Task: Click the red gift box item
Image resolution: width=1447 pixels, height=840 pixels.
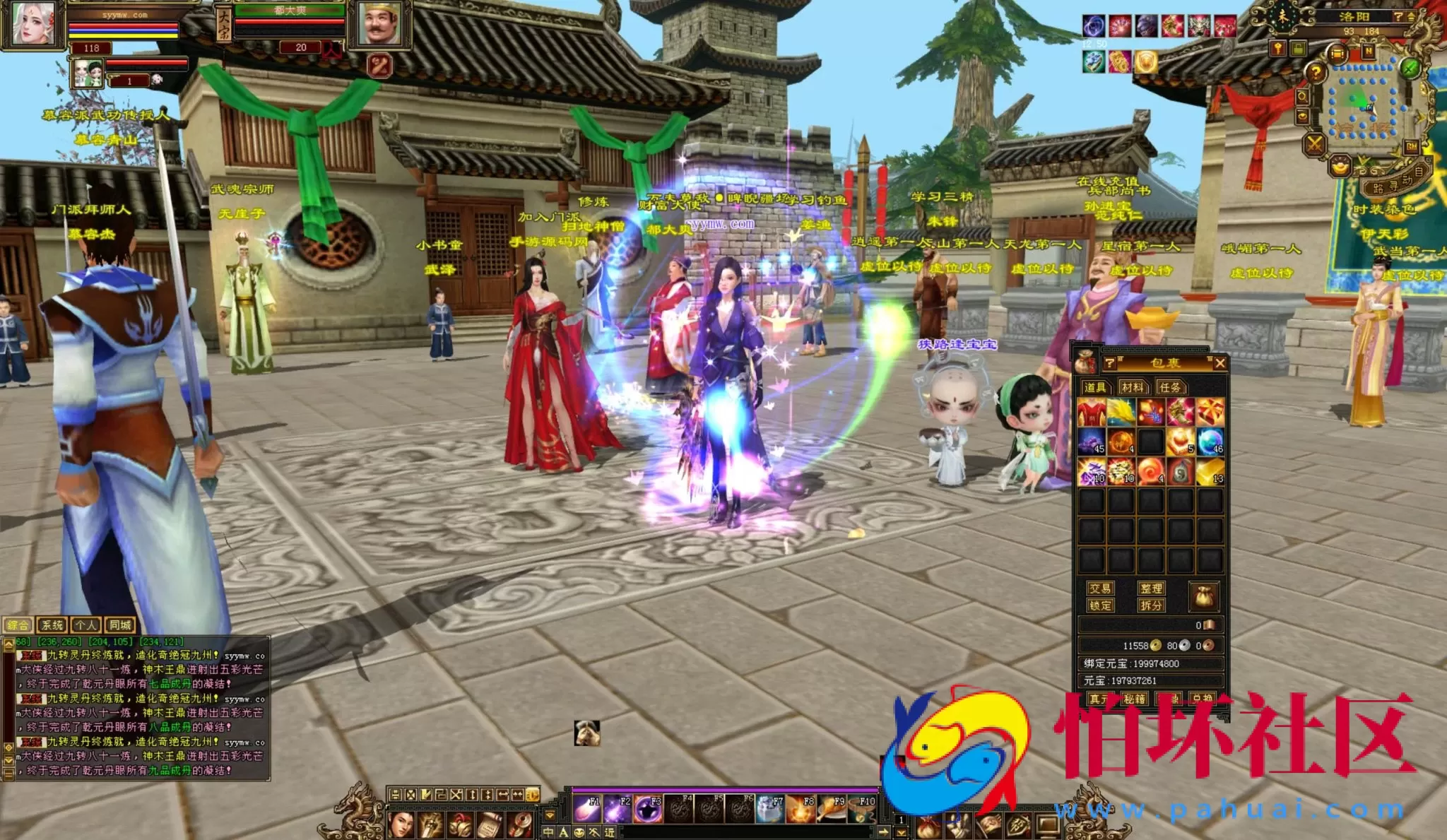Action: tap(1210, 412)
